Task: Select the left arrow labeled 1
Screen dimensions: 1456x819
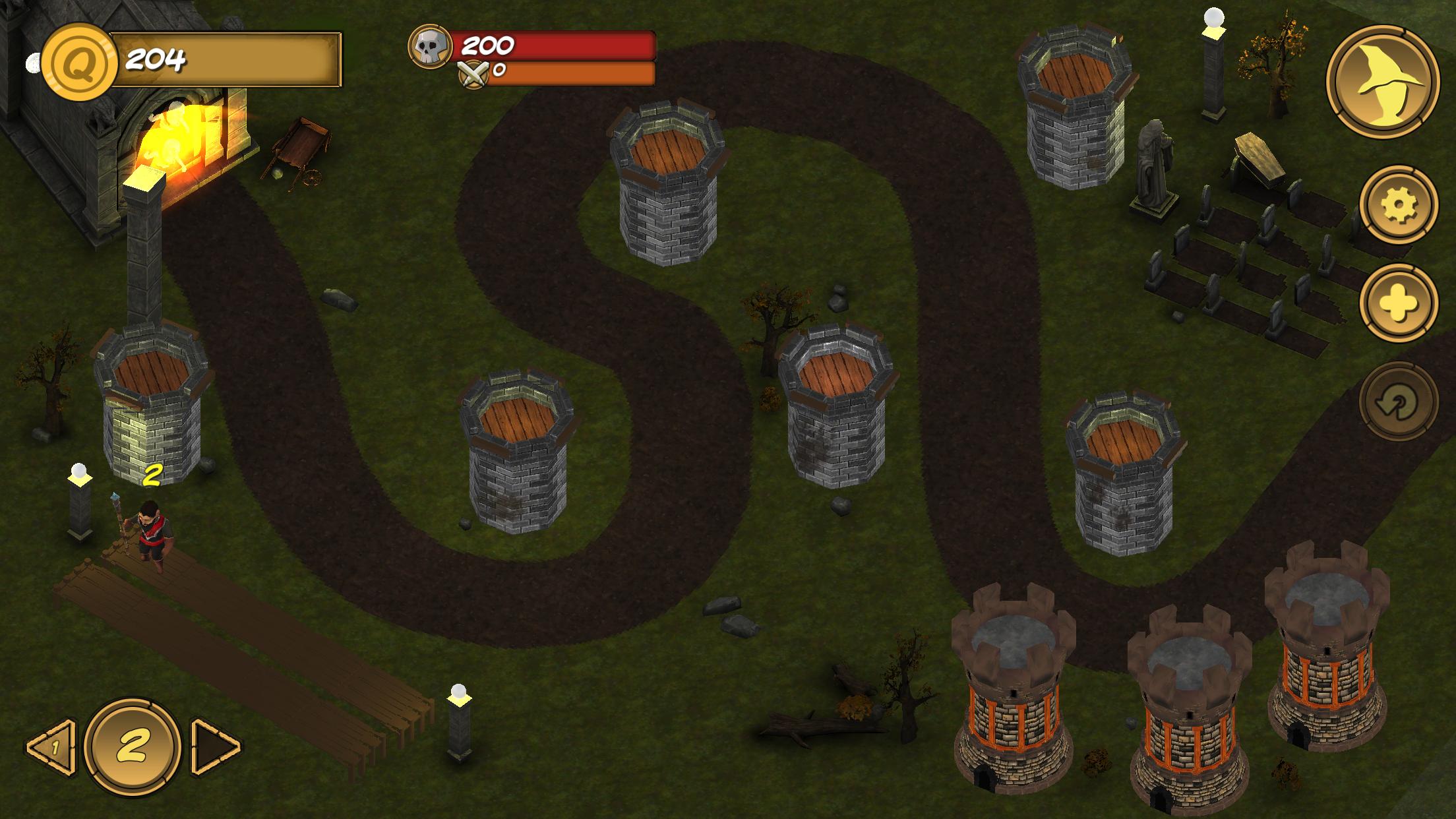Action: point(51,747)
